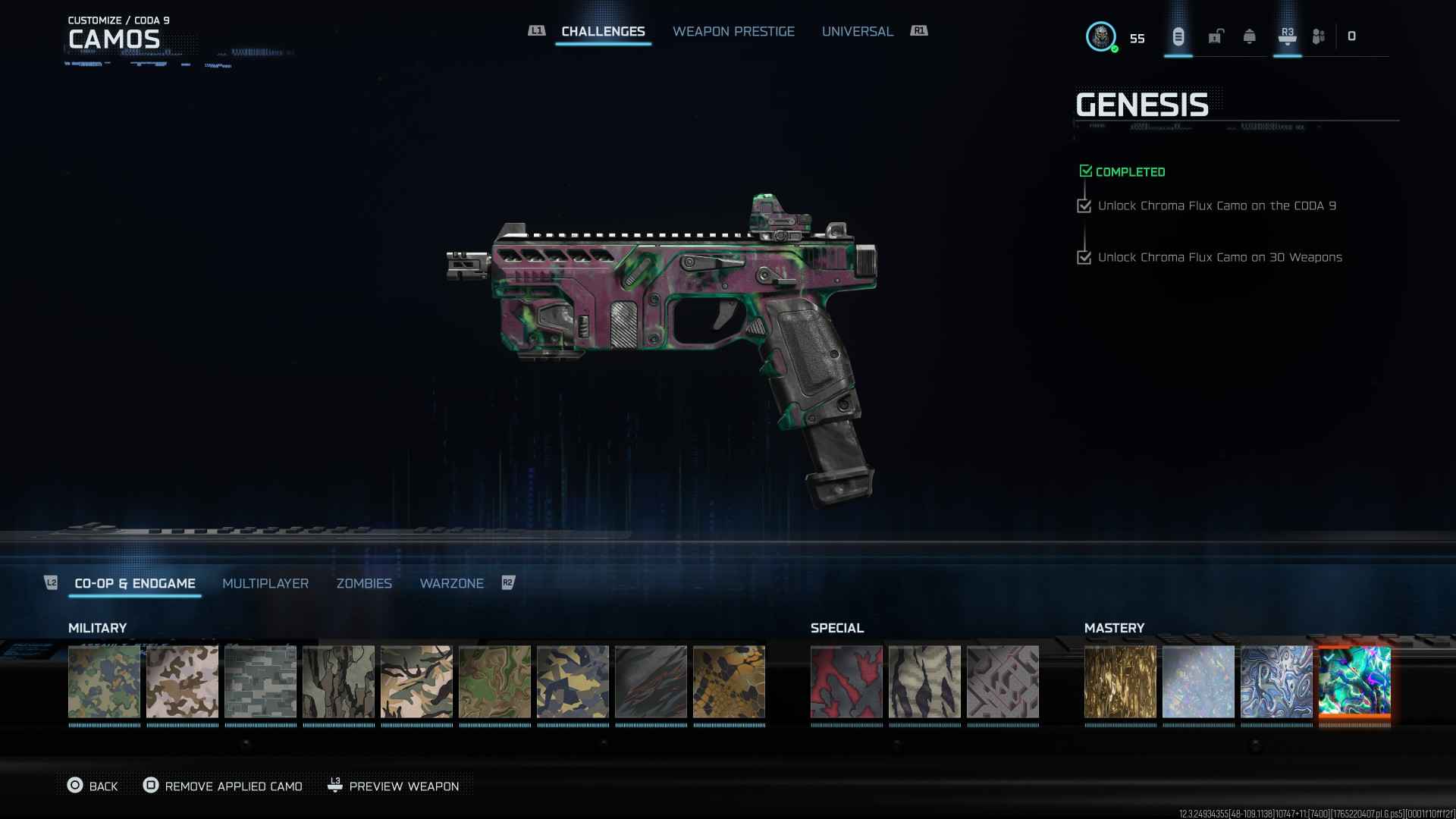Pick the gray geometric Special camo
This screenshot has width=1456, height=819.
click(1003, 682)
